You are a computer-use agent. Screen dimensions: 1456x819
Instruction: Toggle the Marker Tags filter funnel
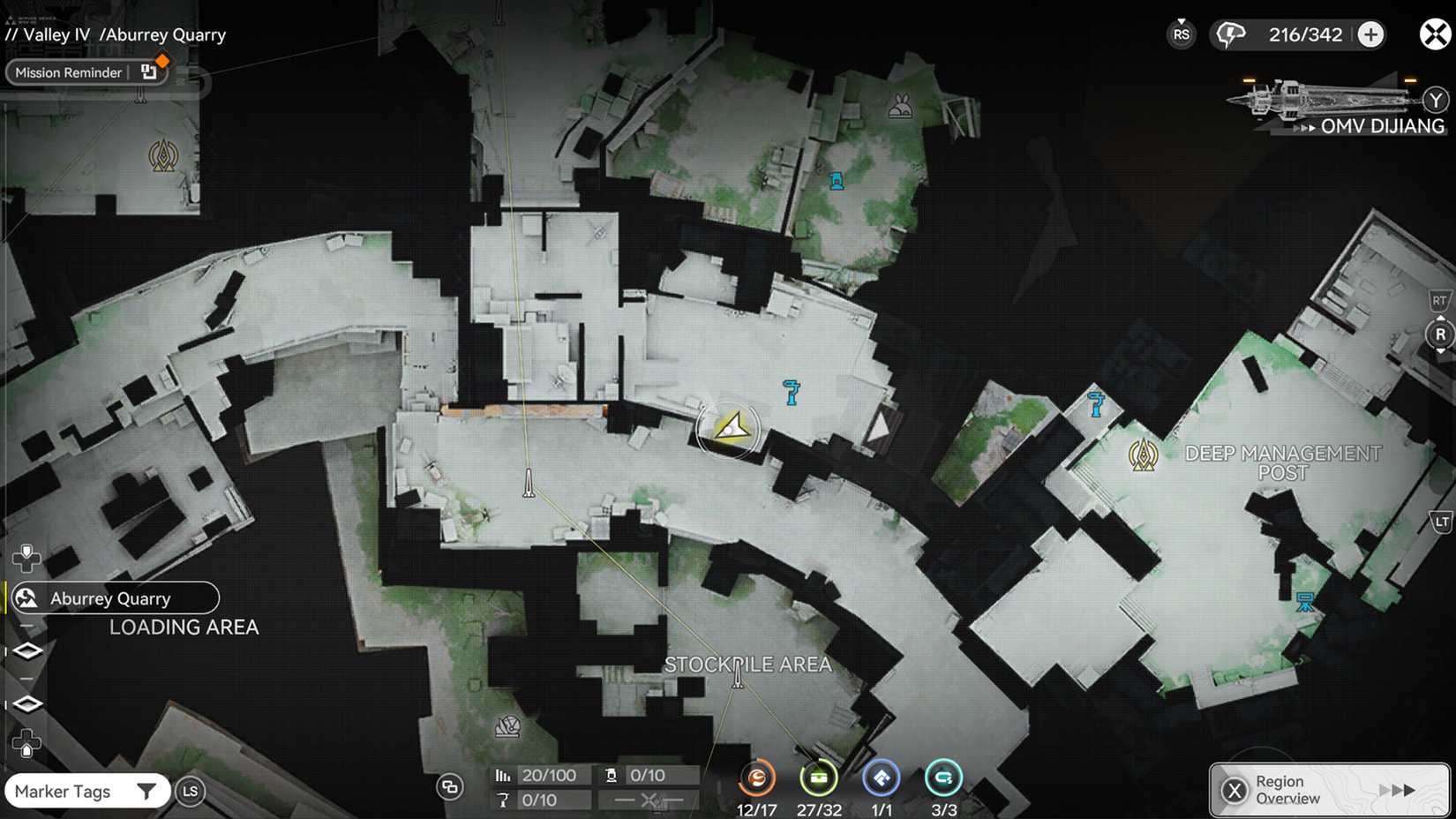(x=147, y=791)
